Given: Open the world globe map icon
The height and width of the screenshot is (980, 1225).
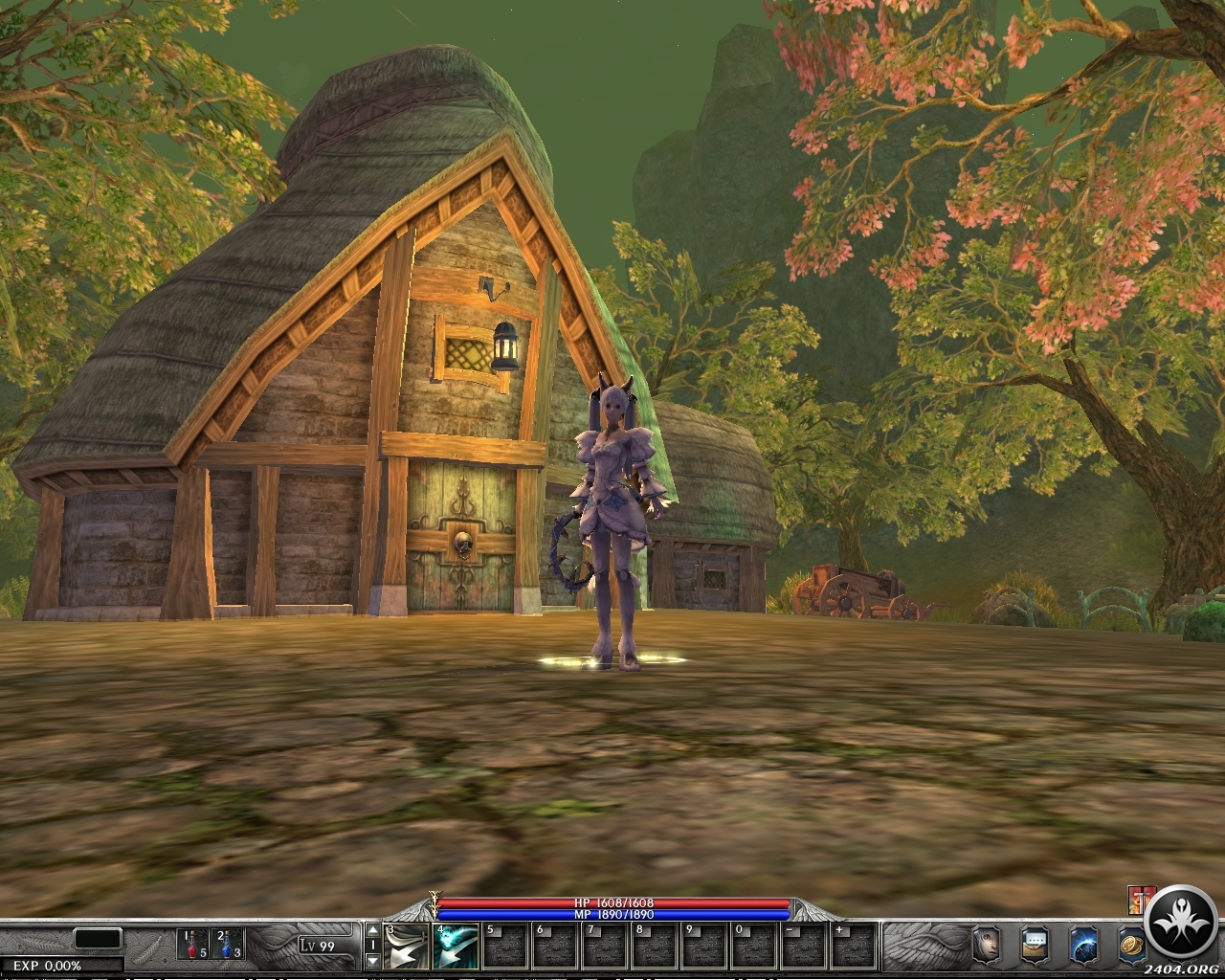Looking at the screenshot, I should [1083, 945].
